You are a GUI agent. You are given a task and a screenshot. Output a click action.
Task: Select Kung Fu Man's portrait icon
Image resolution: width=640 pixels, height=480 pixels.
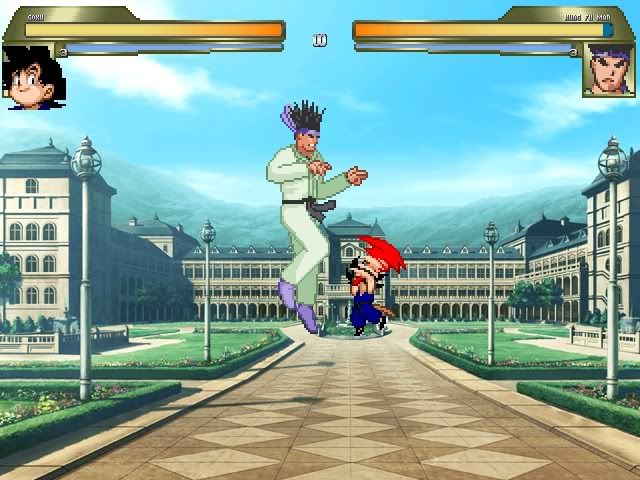coord(609,72)
